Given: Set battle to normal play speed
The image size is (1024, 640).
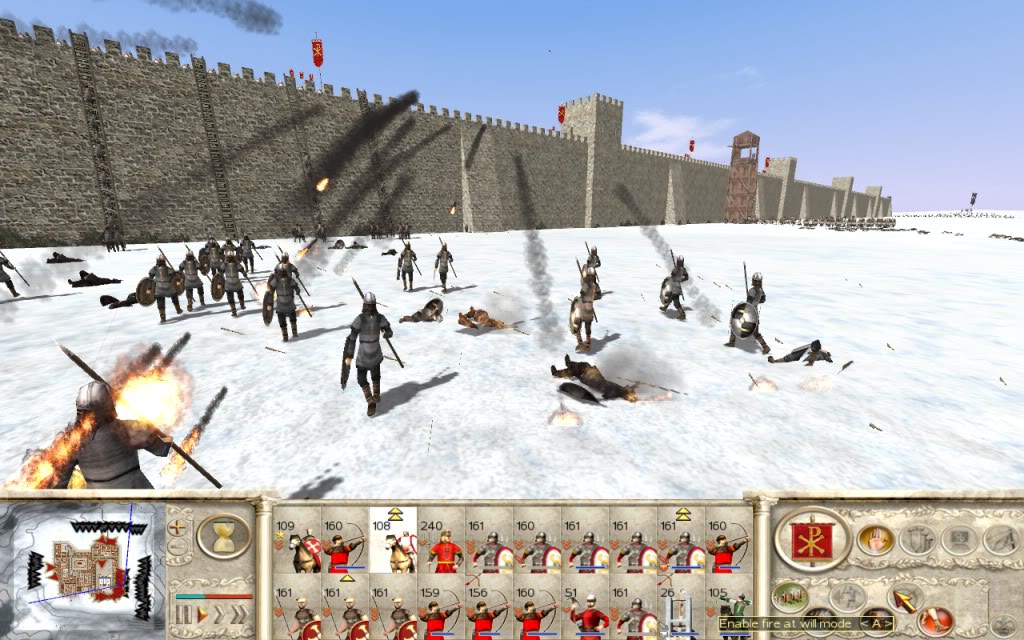Looking at the screenshot, I should tap(202, 612).
